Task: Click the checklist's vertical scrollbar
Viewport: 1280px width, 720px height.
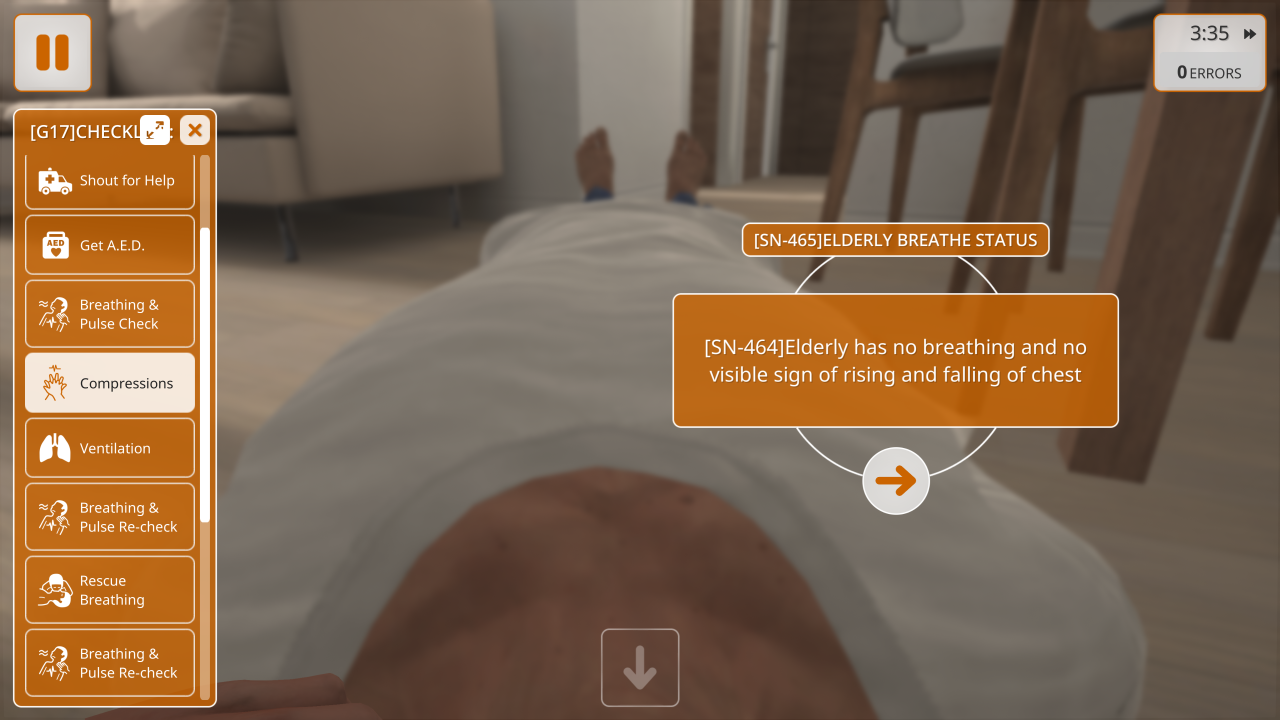Action: click(x=205, y=374)
